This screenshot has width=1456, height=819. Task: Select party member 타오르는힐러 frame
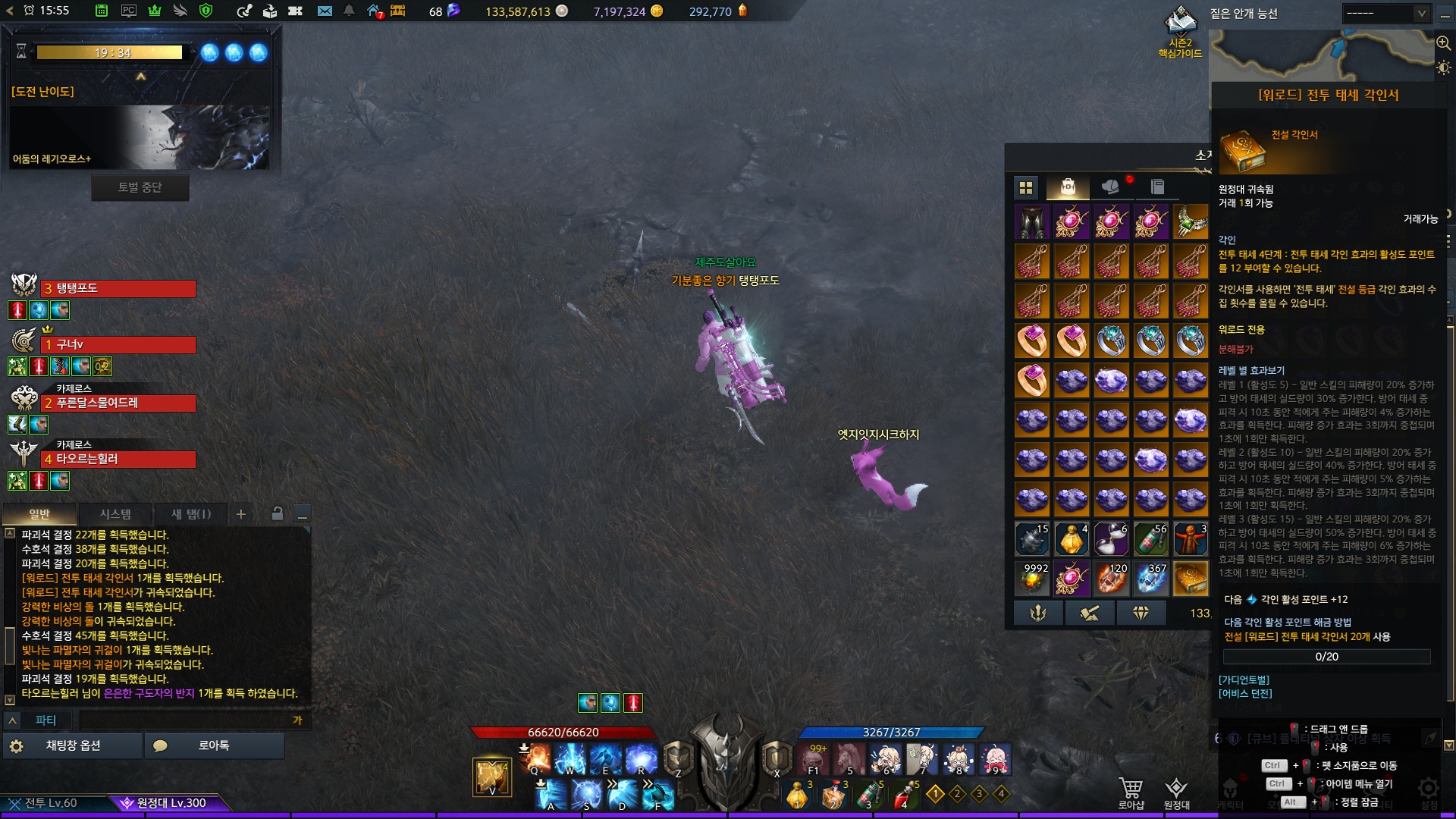coord(118,460)
